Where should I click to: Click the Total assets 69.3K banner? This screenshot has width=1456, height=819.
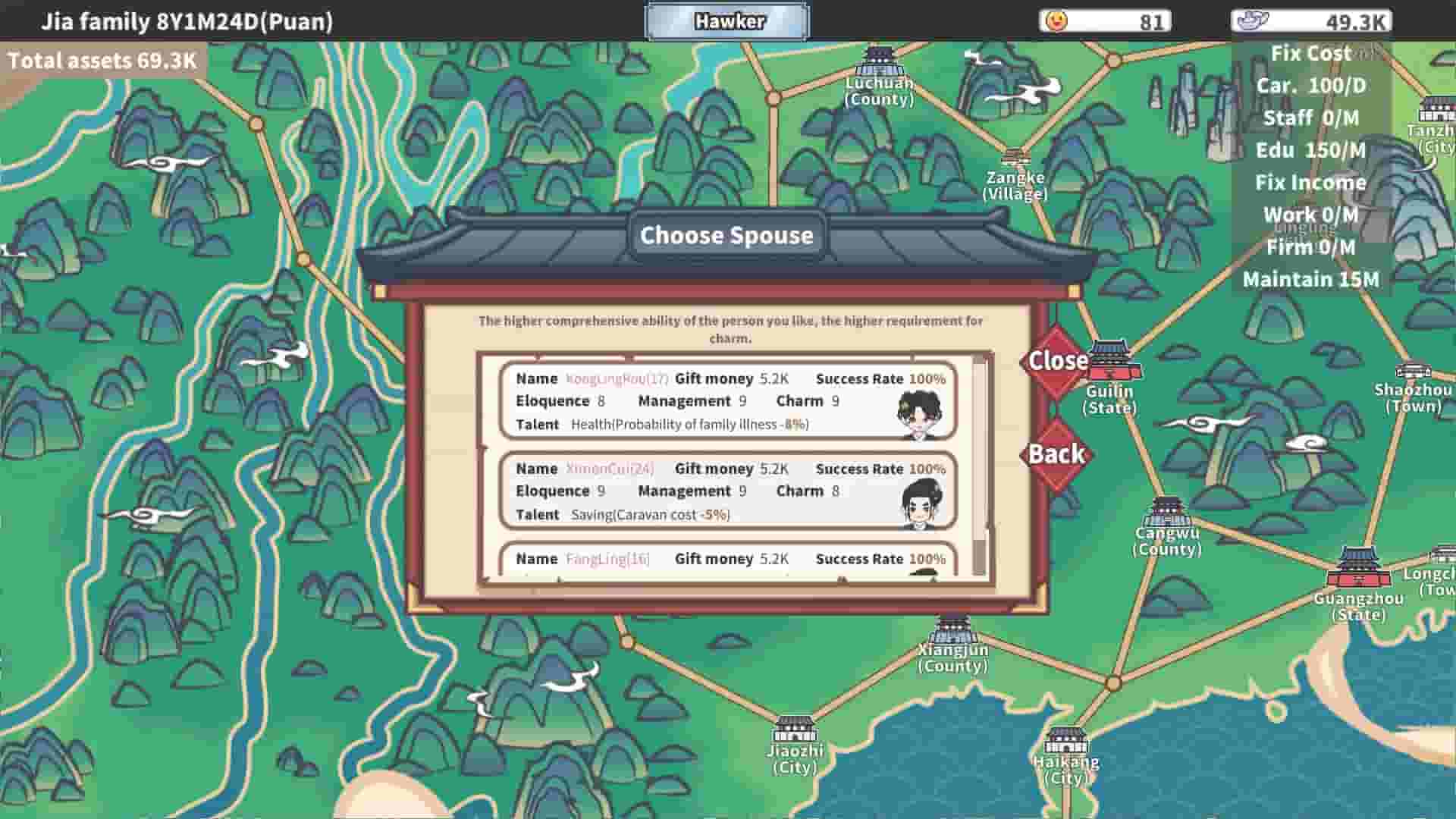click(x=103, y=61)
